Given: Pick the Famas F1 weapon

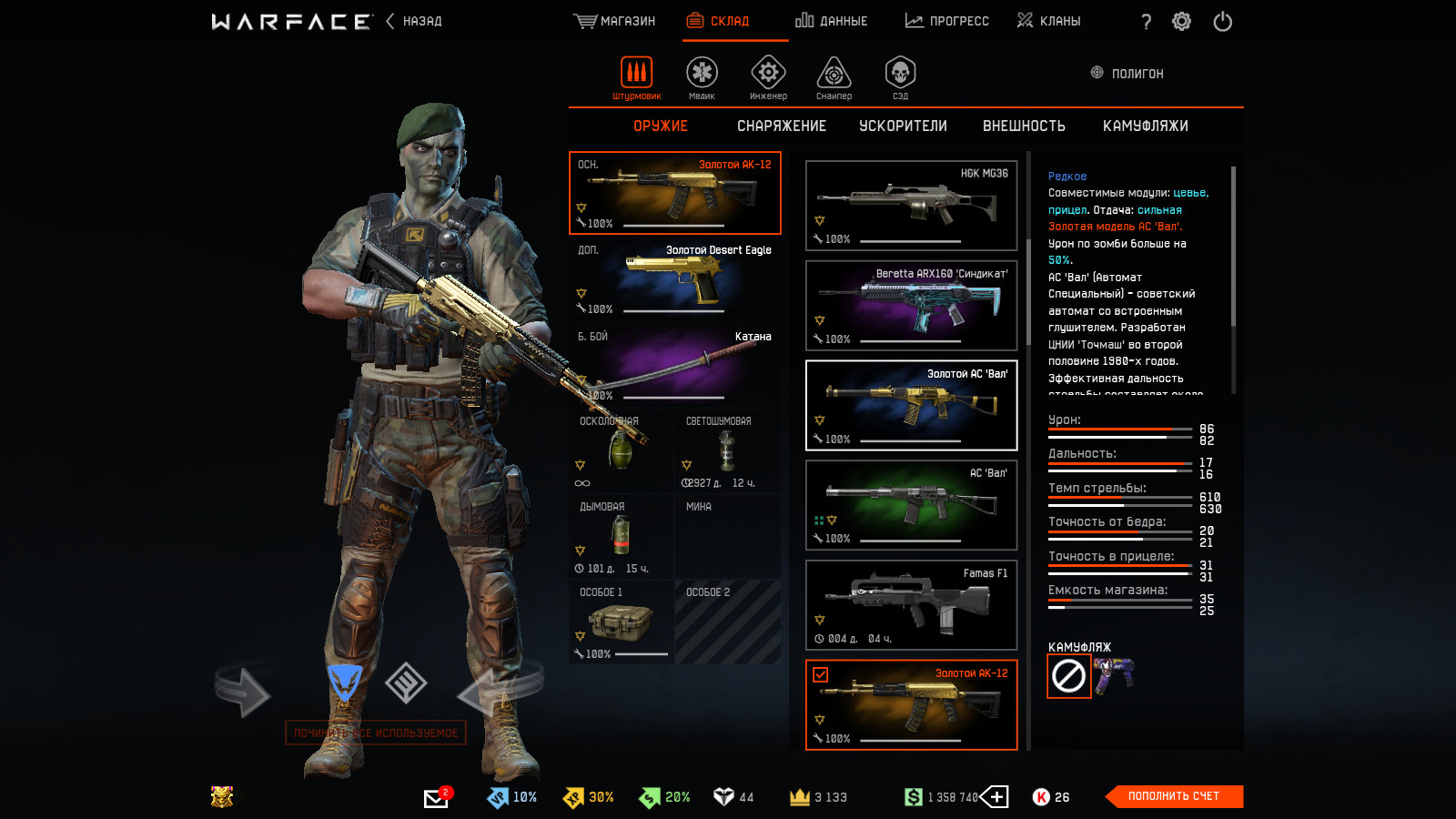Looking at the screenshot, I should tap(911, 605).
